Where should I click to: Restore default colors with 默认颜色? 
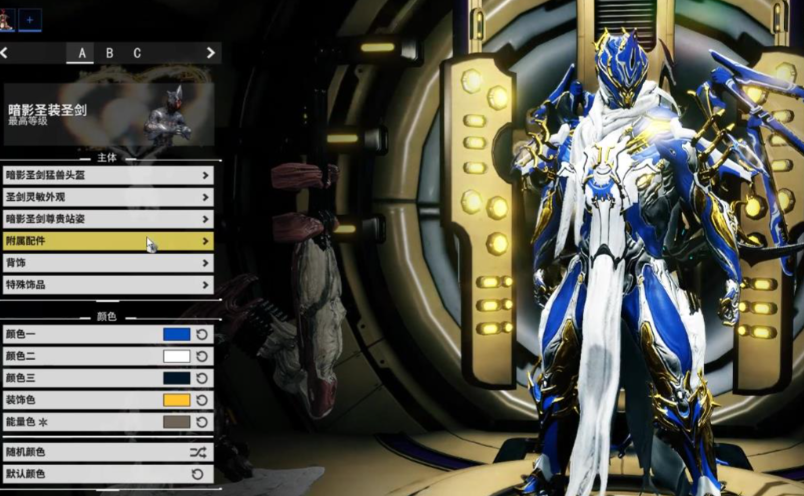[x=107, y=474]
